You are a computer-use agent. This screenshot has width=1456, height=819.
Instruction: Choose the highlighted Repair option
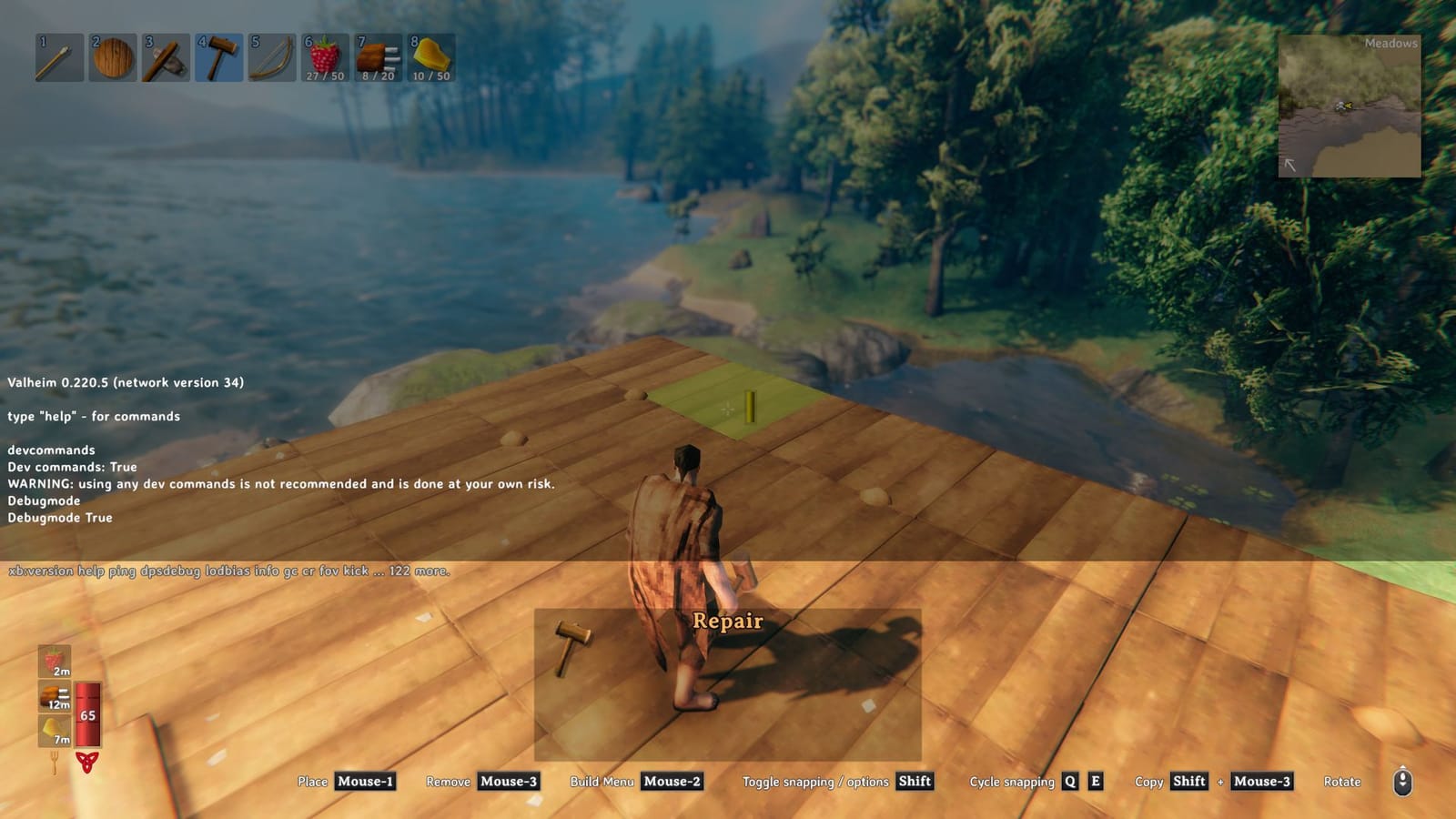(728, 622)
